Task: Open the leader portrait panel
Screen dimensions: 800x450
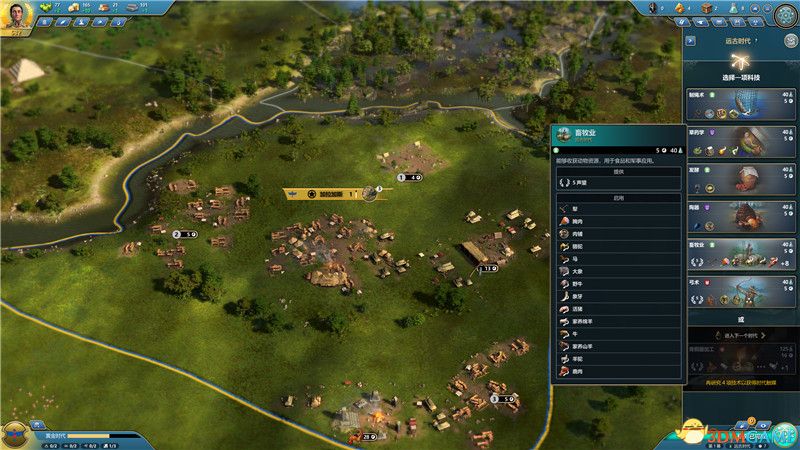Action: pyautogui.click(x=16, y=15)
